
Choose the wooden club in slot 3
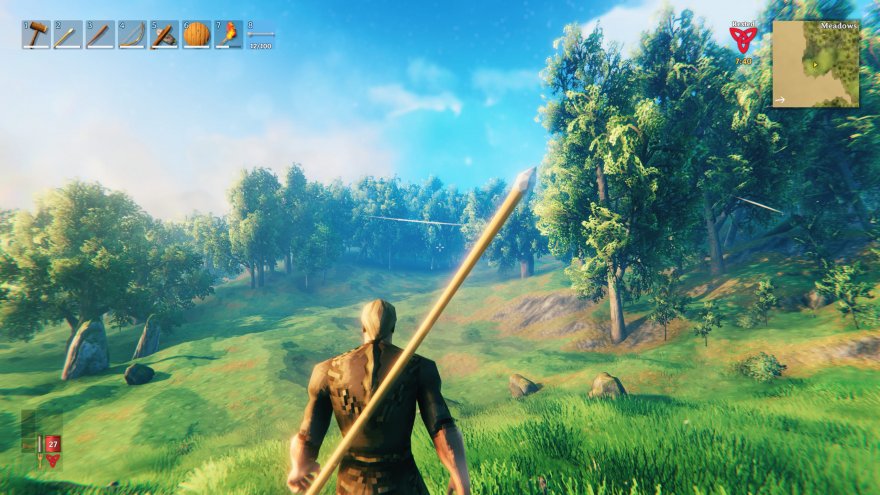click(x=100, y=35)
